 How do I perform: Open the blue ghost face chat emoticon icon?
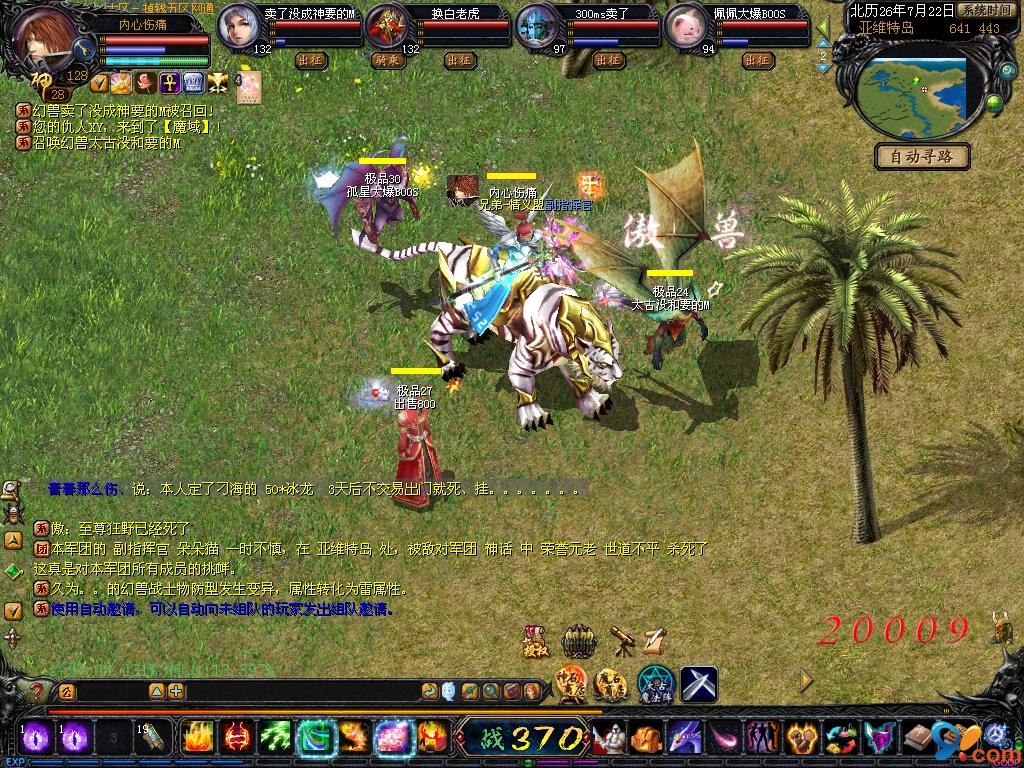click(449, 690)
